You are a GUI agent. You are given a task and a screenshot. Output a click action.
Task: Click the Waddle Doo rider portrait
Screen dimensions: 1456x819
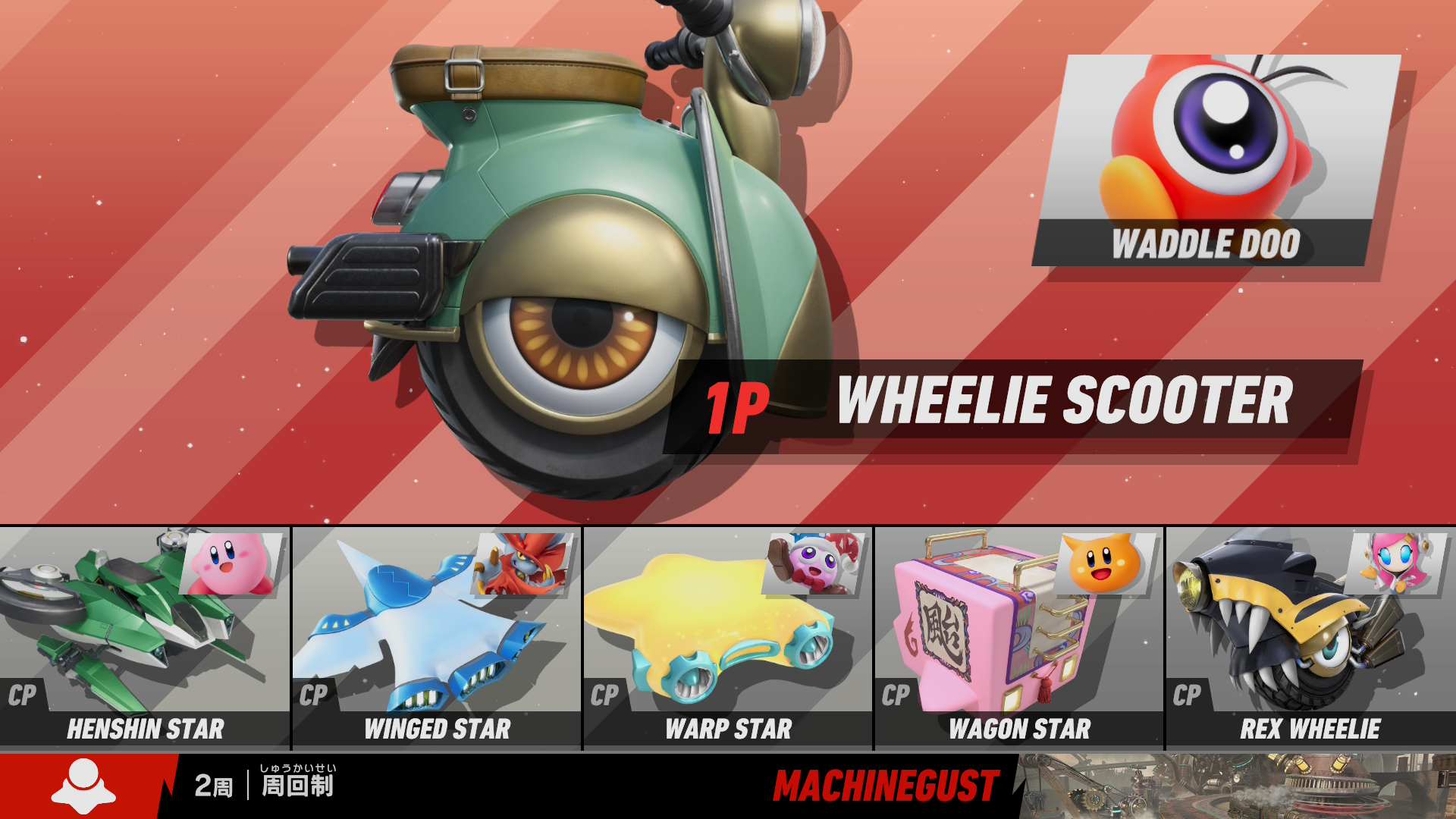pyautogui.click(x=1216, y=160)
